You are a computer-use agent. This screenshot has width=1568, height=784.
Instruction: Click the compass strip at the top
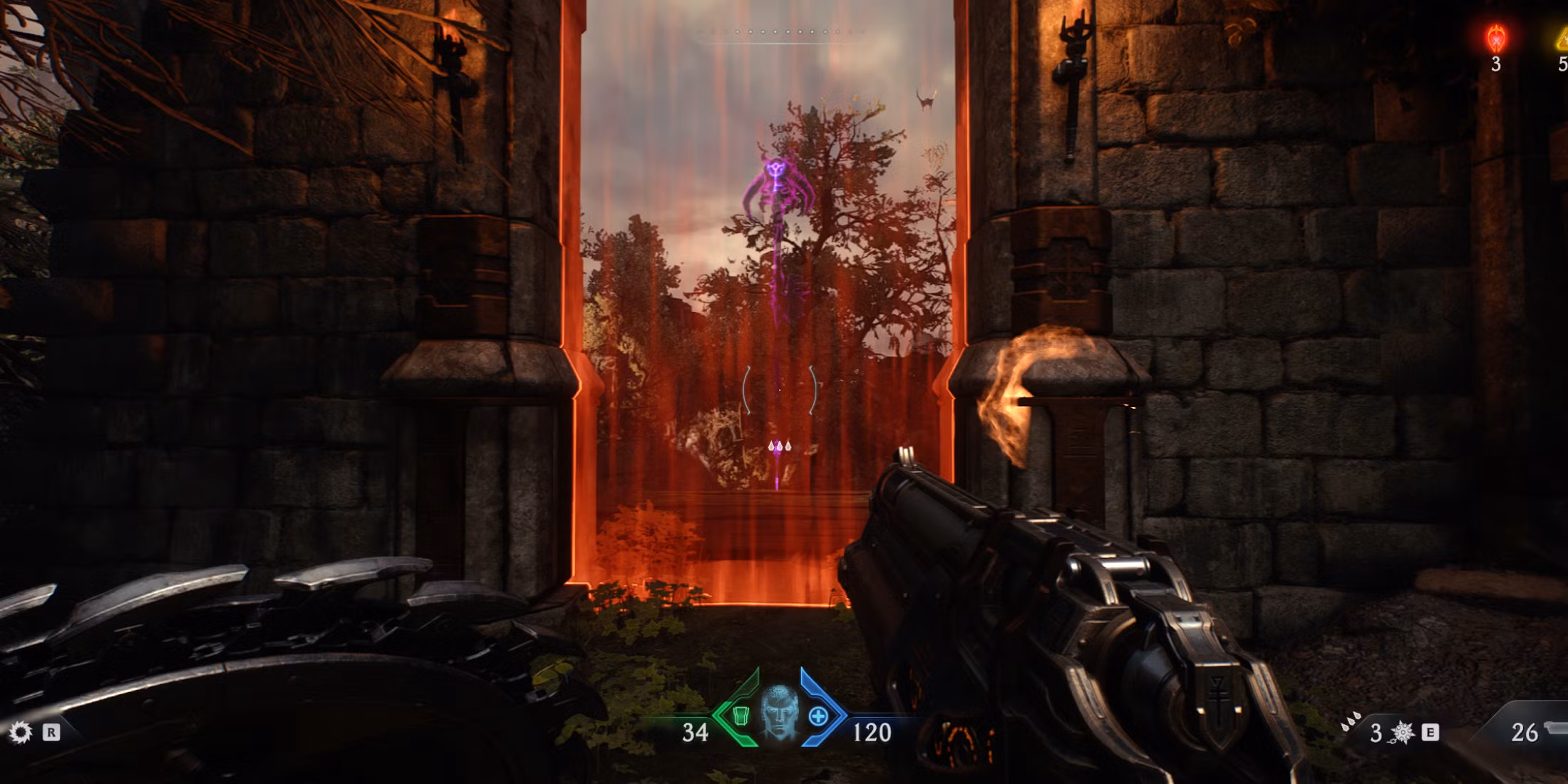pos(780,33)
